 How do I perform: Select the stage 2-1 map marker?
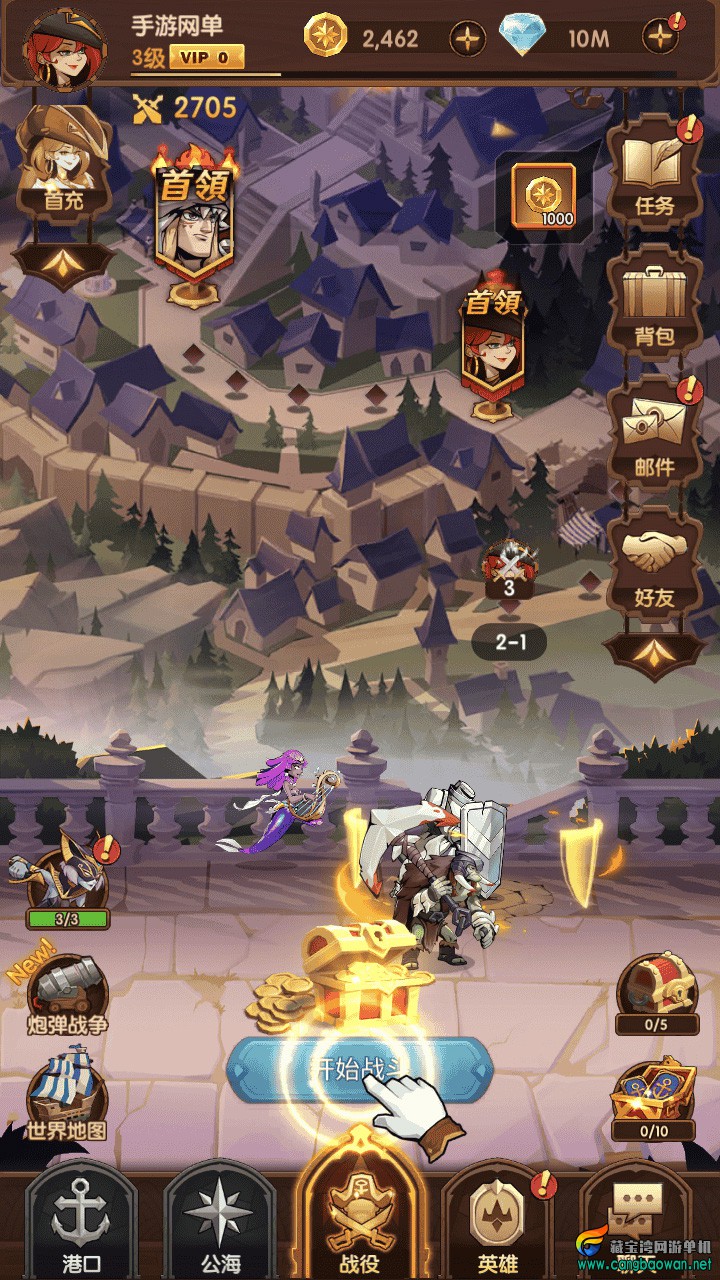tap(510, 642)
